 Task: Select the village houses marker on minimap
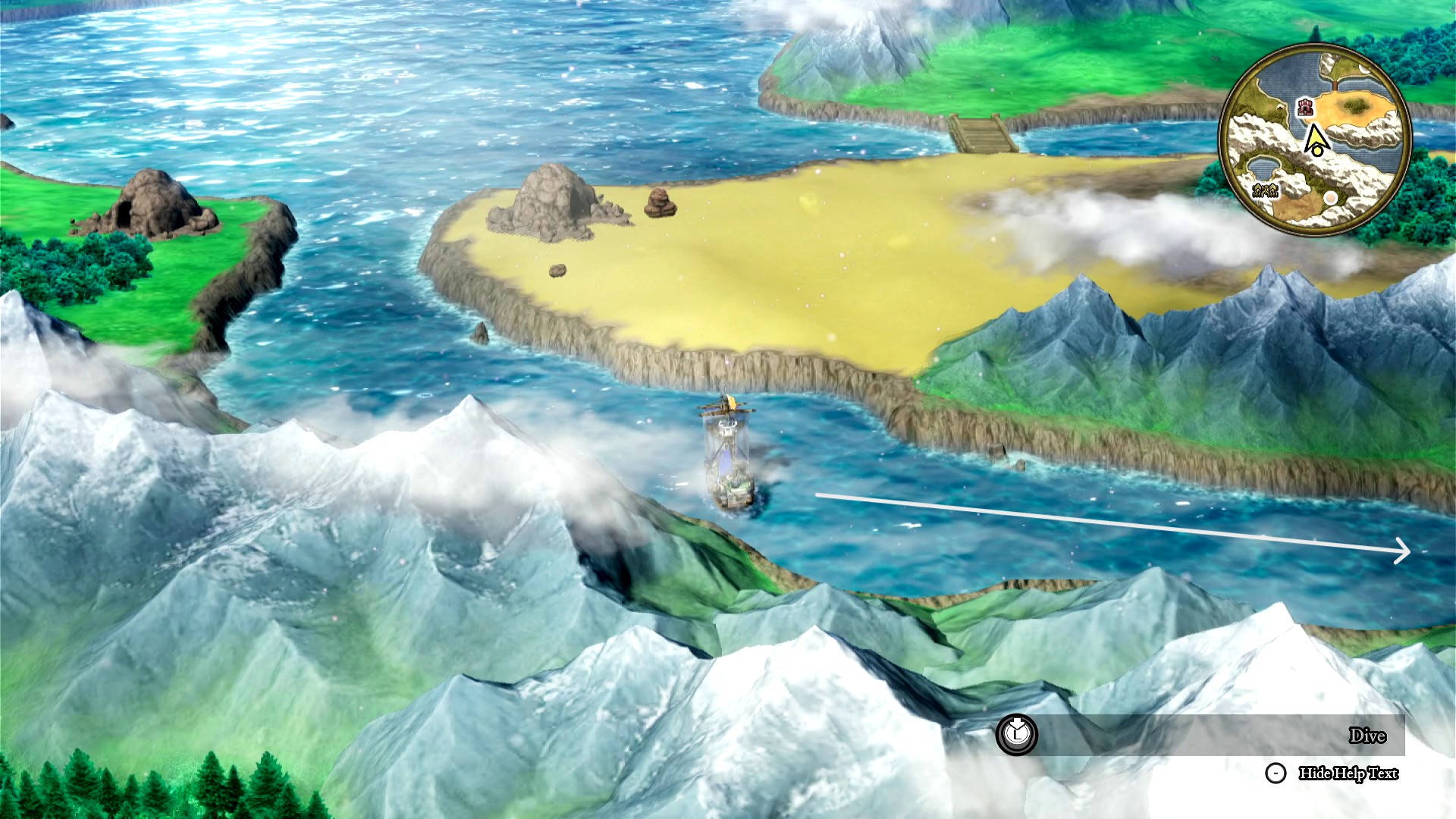click(x=1265, y=190)
